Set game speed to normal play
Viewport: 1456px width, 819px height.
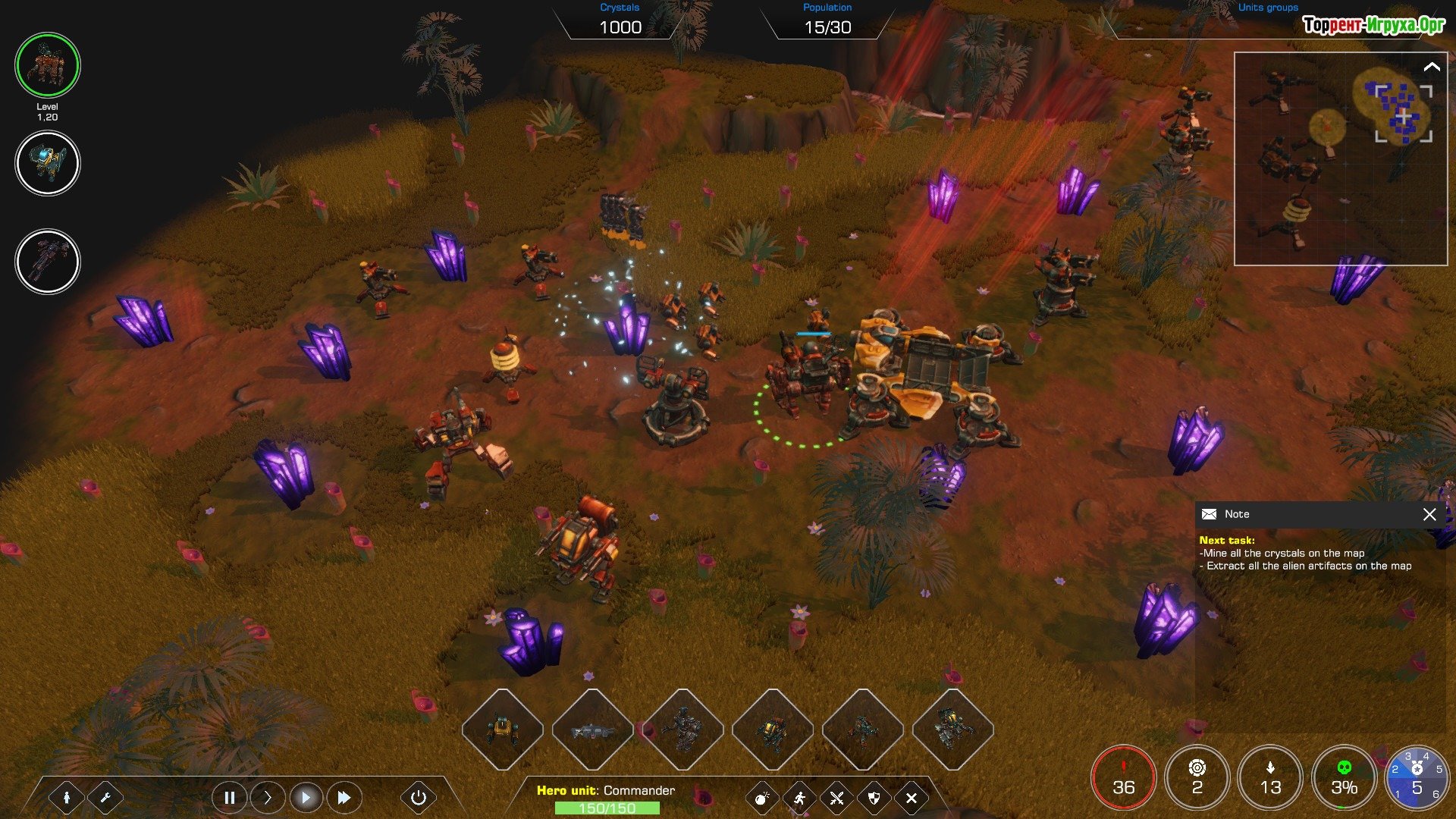(306, 797)
